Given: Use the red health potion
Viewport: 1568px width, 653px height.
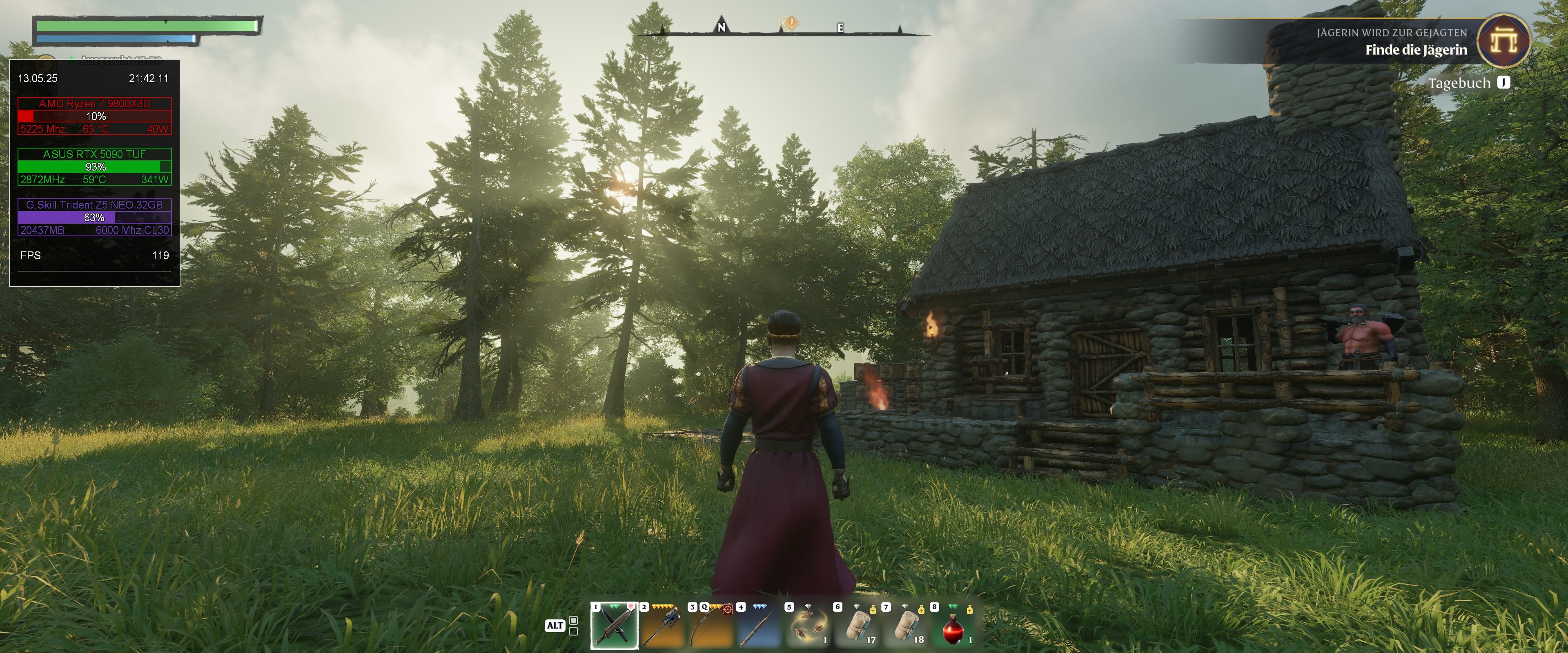Looking at the screenshot, I should (953, 626).
